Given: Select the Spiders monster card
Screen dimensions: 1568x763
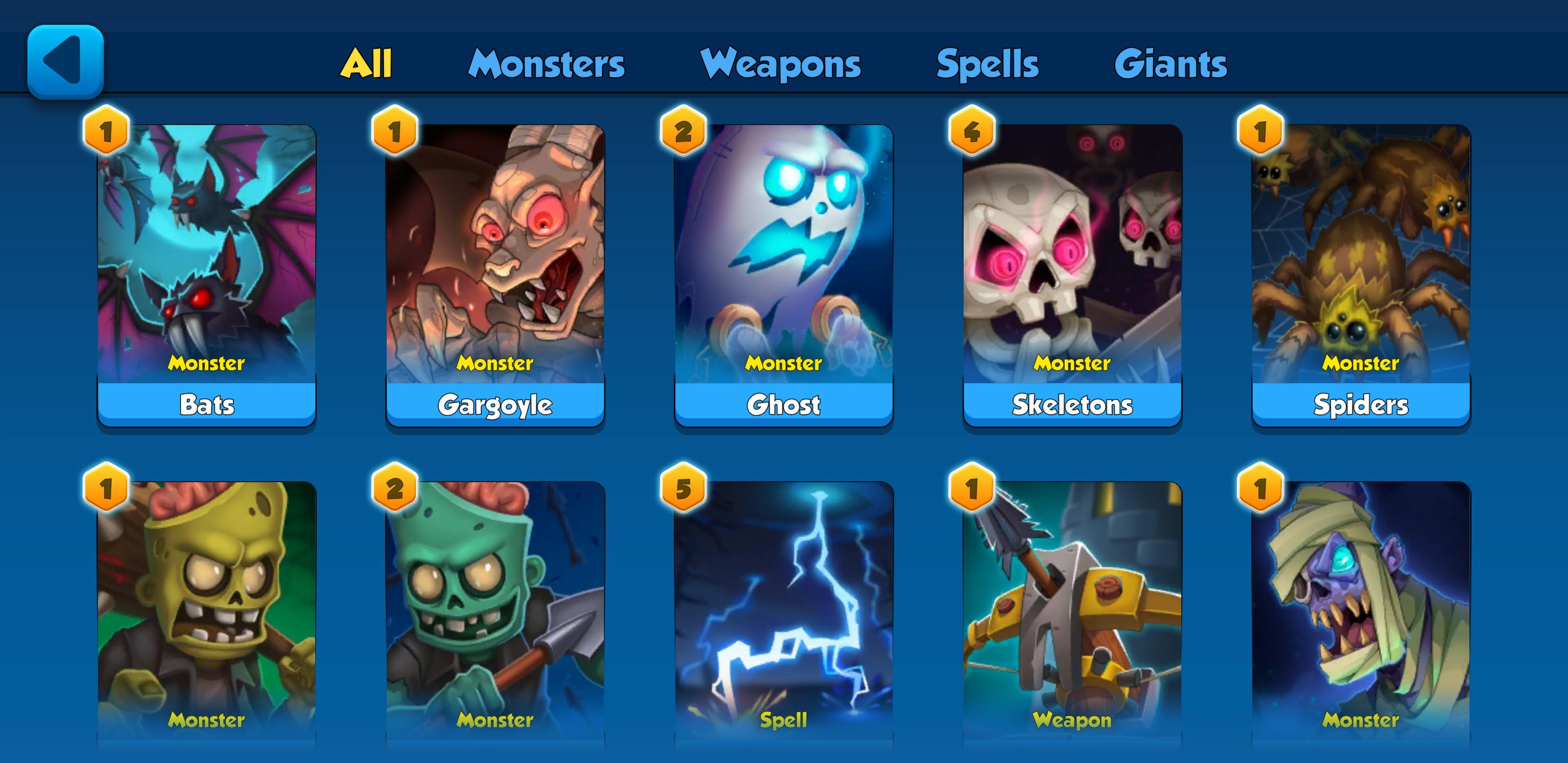Looking at the screenshot, I should (1361, 274).
